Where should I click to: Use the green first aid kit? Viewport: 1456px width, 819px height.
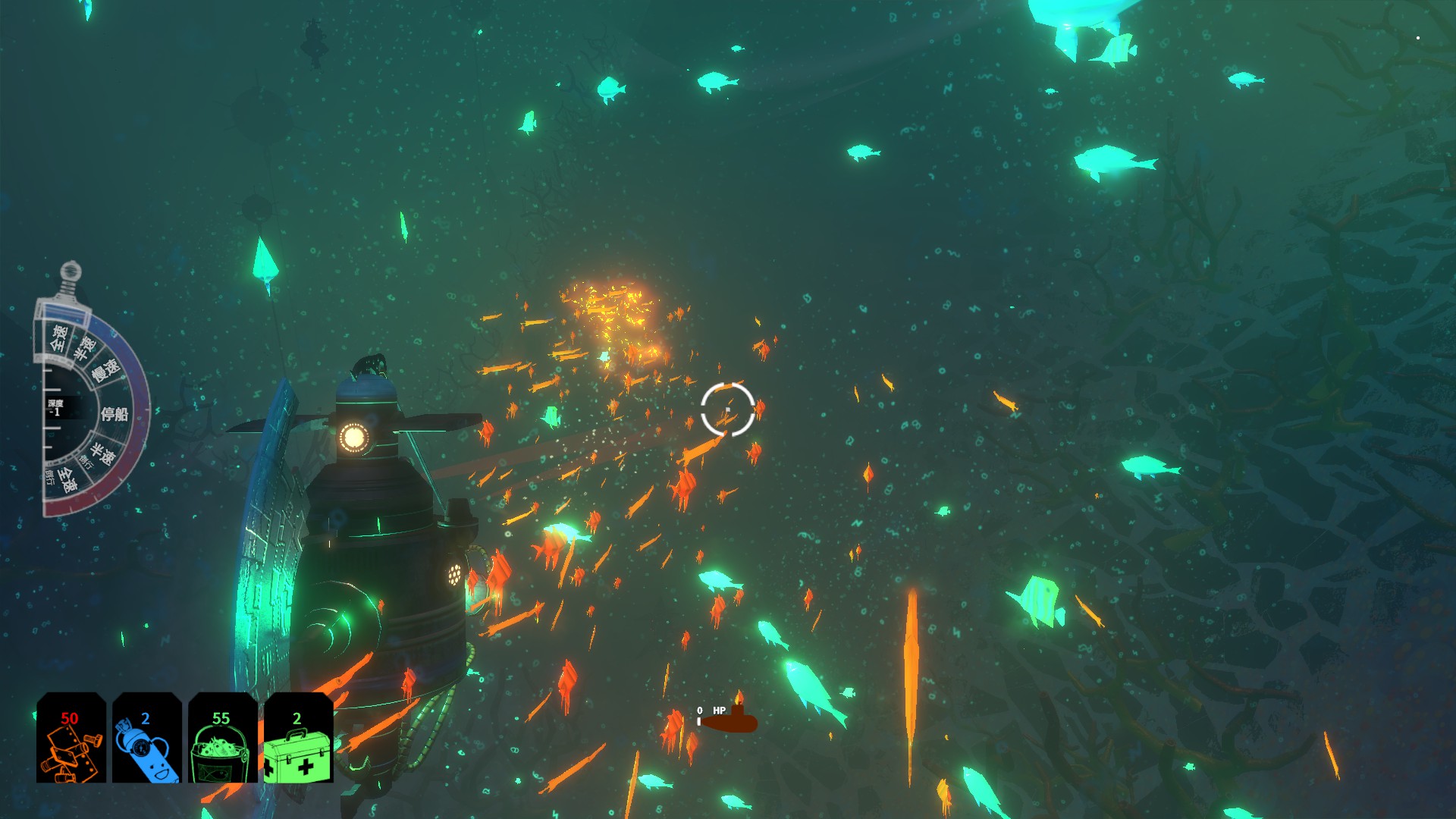pyautogui.click(x=298, y=738)
